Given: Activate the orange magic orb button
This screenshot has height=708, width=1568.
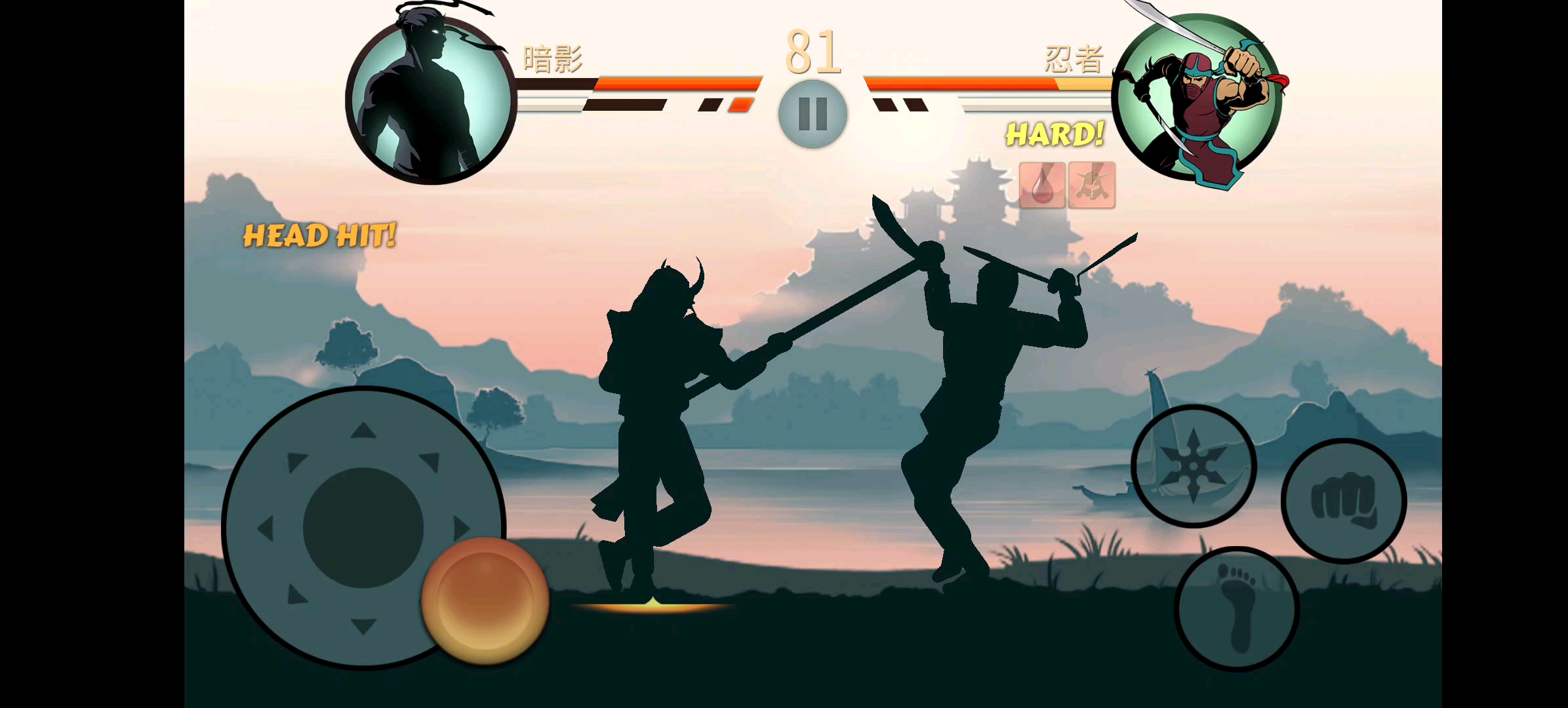Looking at the screenshot, I should [485, 600].
